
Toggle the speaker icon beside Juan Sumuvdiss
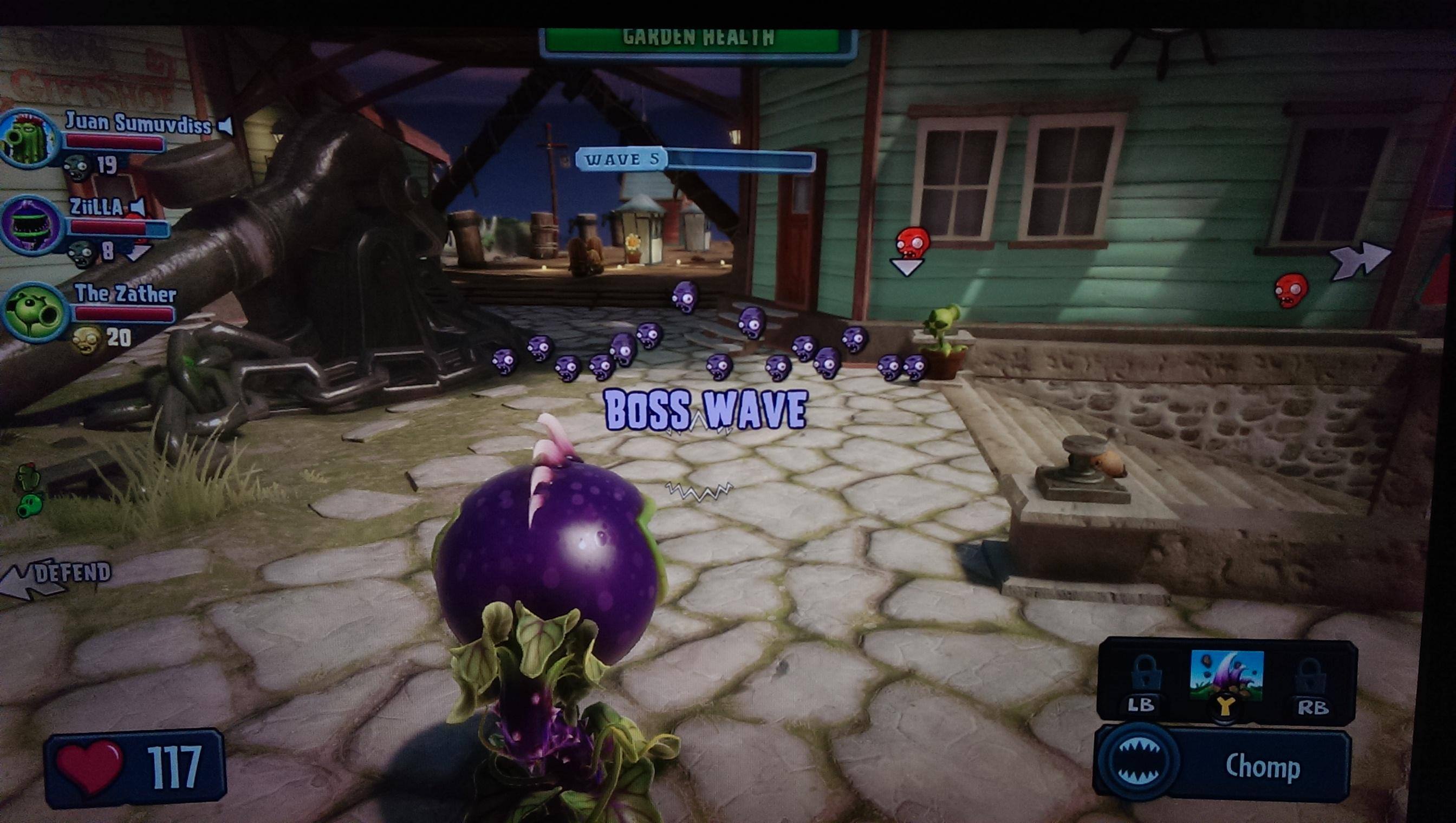click(226, 126)
